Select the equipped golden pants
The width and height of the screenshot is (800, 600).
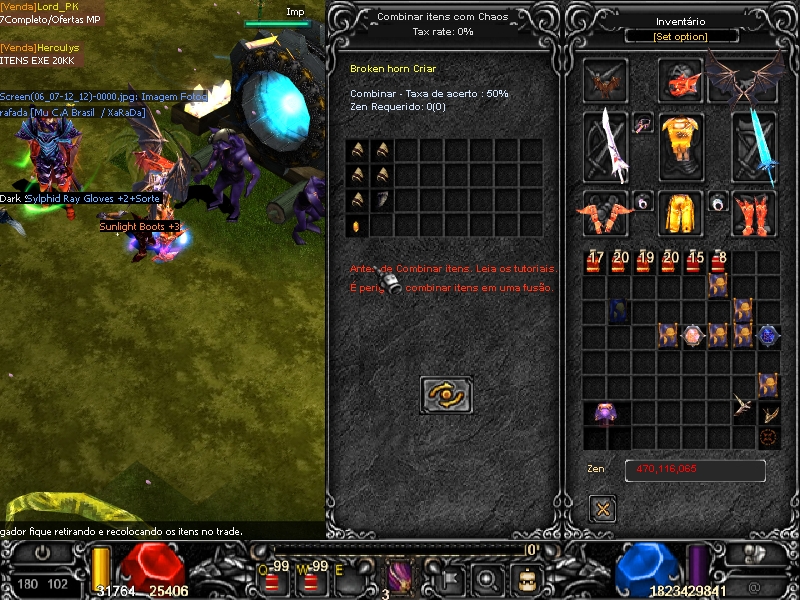[681, 211]
